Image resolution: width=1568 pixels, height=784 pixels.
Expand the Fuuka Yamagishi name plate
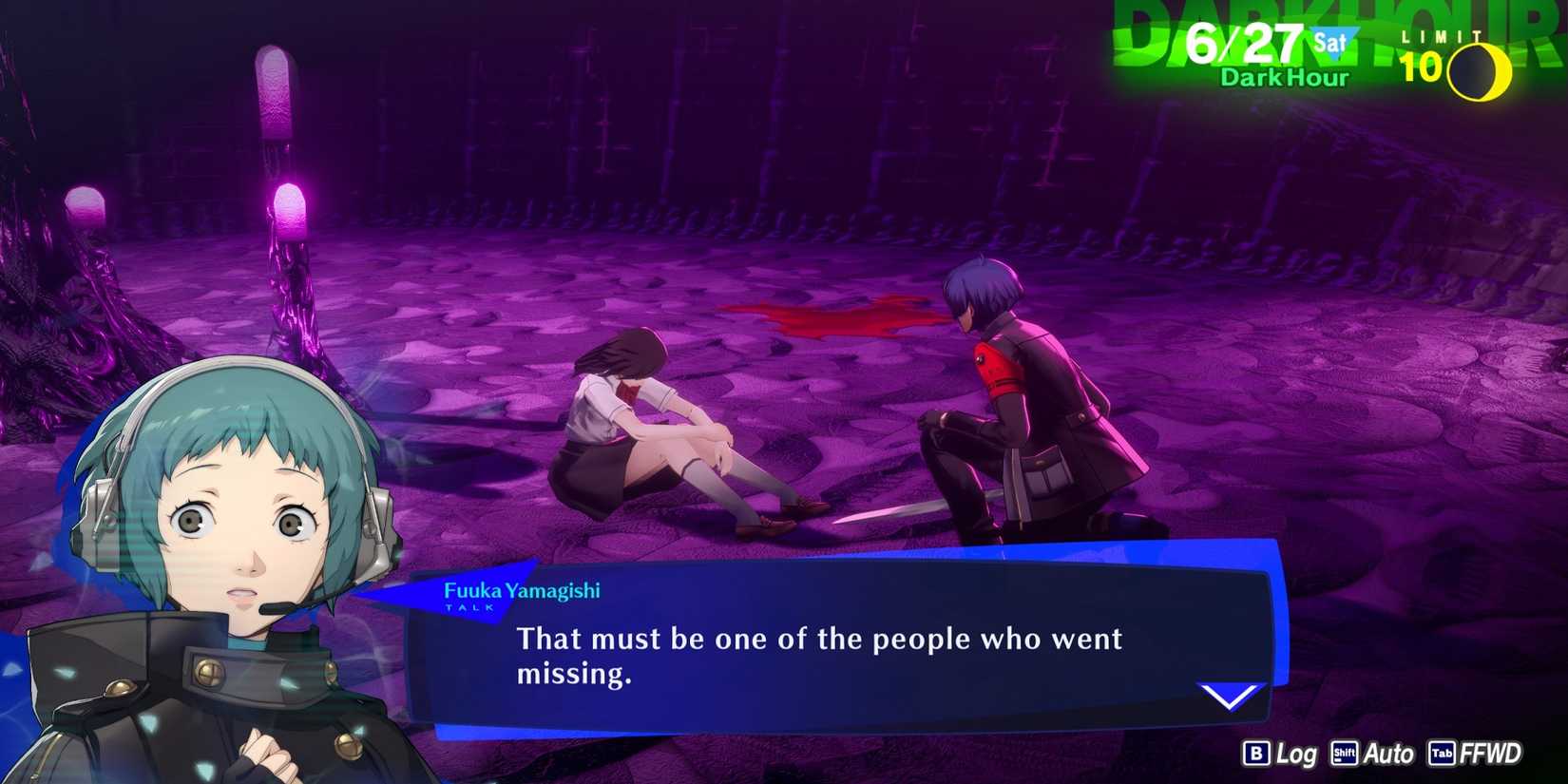point(523,590)
